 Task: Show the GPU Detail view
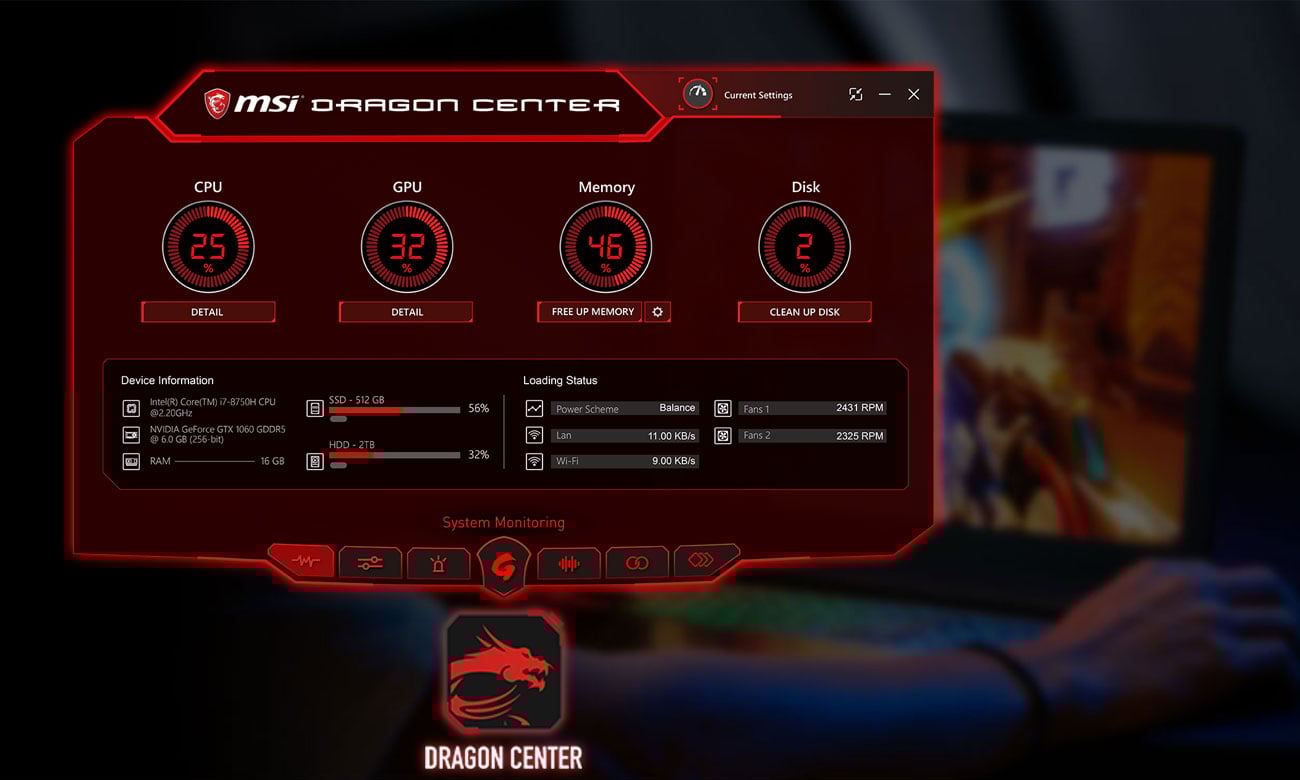406,312
